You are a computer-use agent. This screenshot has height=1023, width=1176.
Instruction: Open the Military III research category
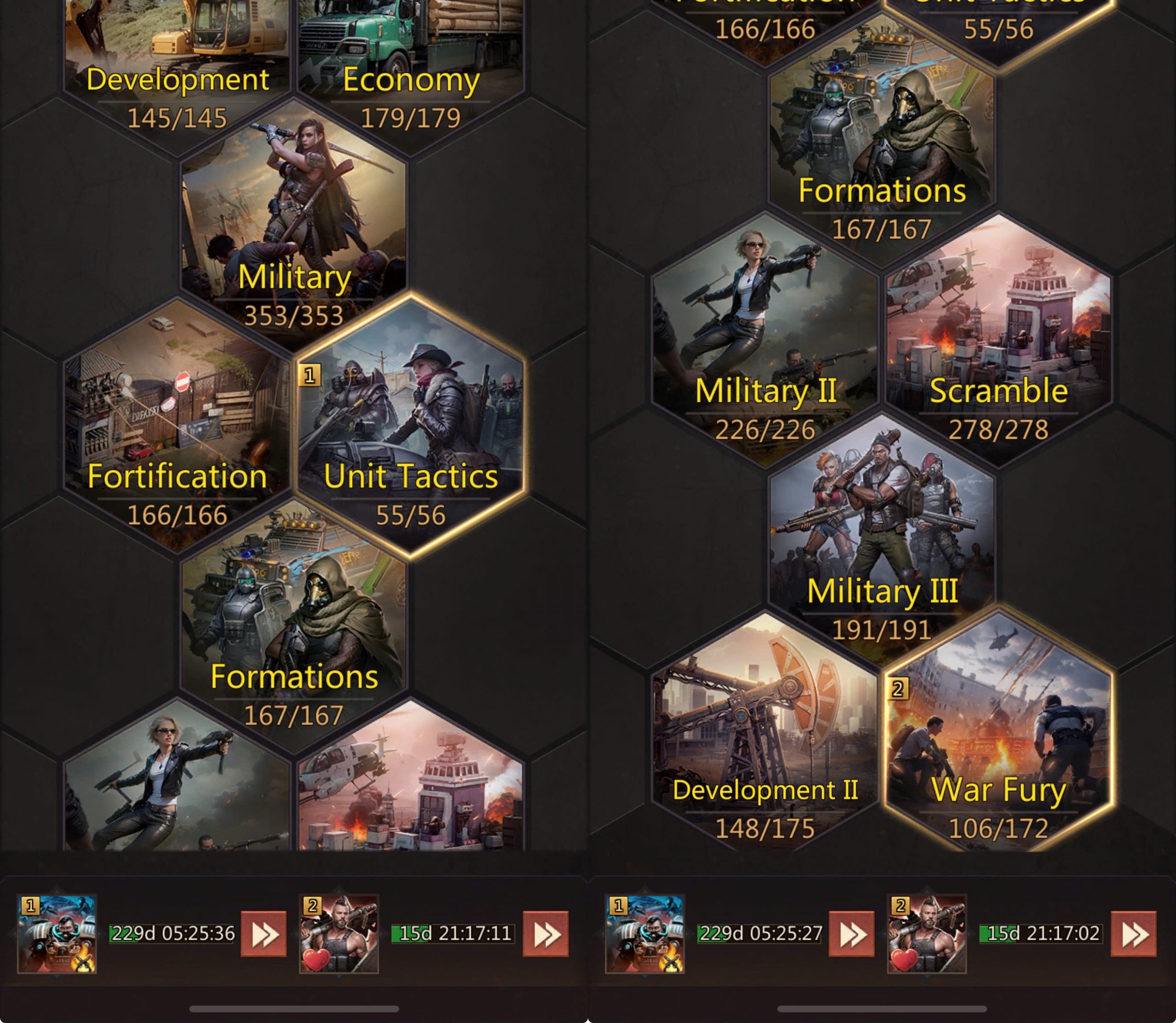882,542
